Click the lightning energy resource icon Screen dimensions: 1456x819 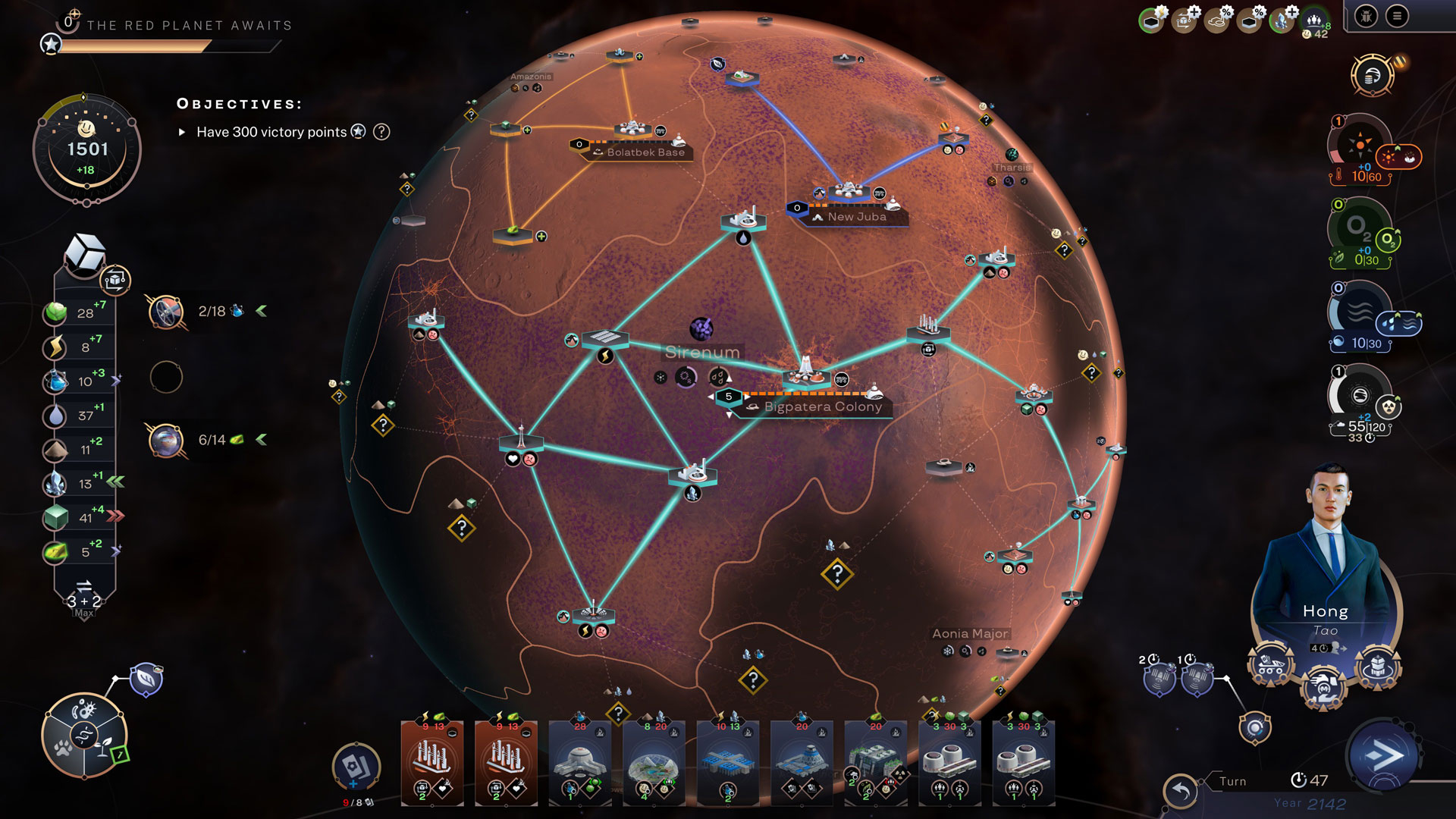click(x=57, y=346)
